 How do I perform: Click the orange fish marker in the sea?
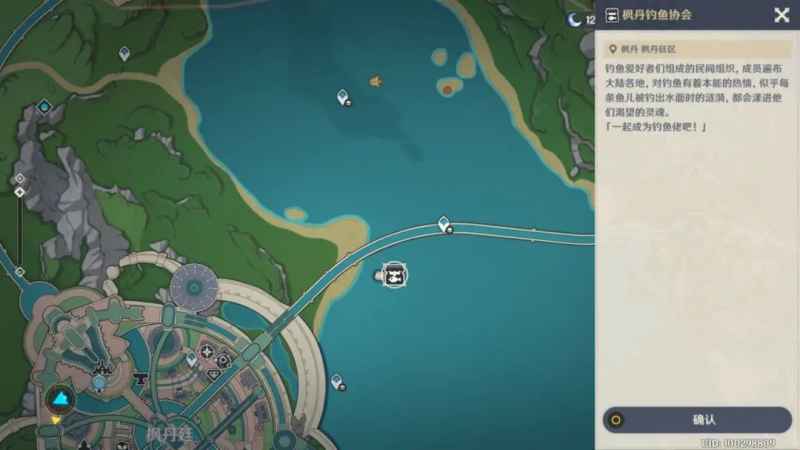click(376, 81)
